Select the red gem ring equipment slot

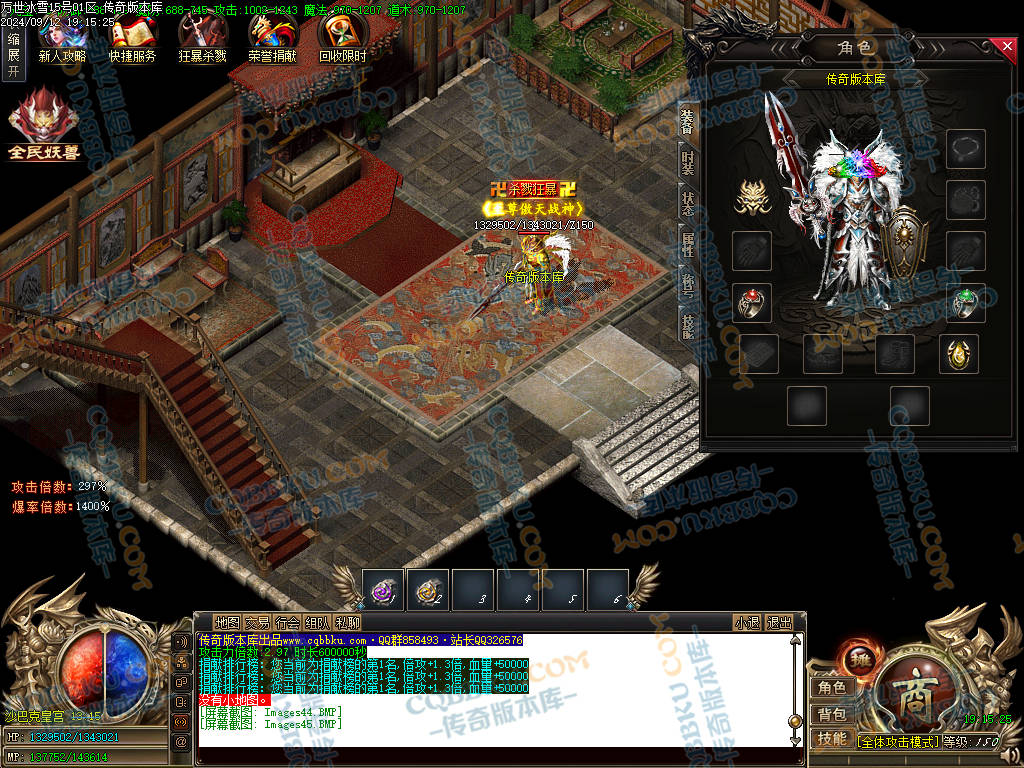click(752, 302)
